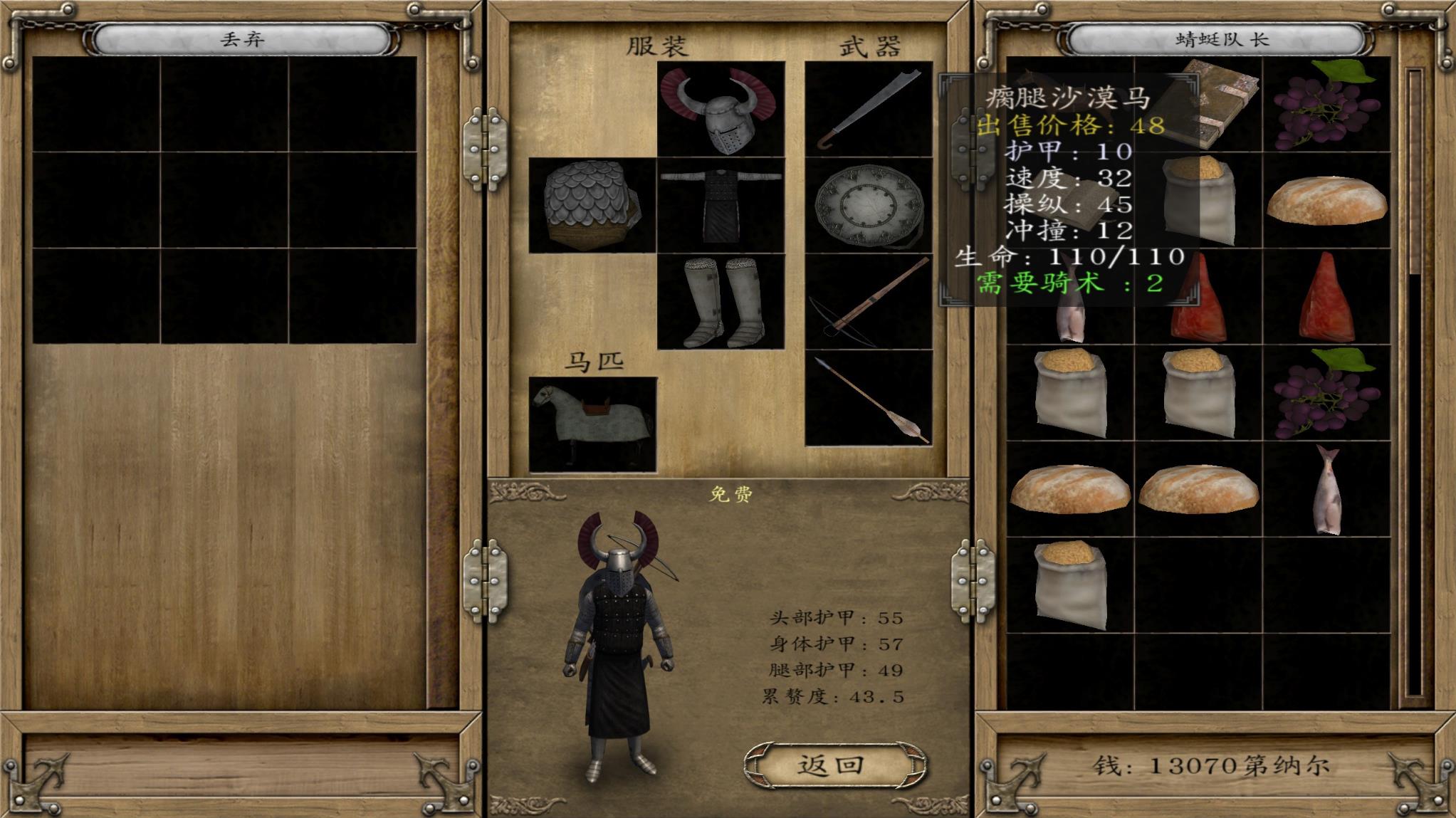The height and width of the screenshot is (818, 1456).
Task: Click the equipped crossbow slot
Action: point(869,301)
